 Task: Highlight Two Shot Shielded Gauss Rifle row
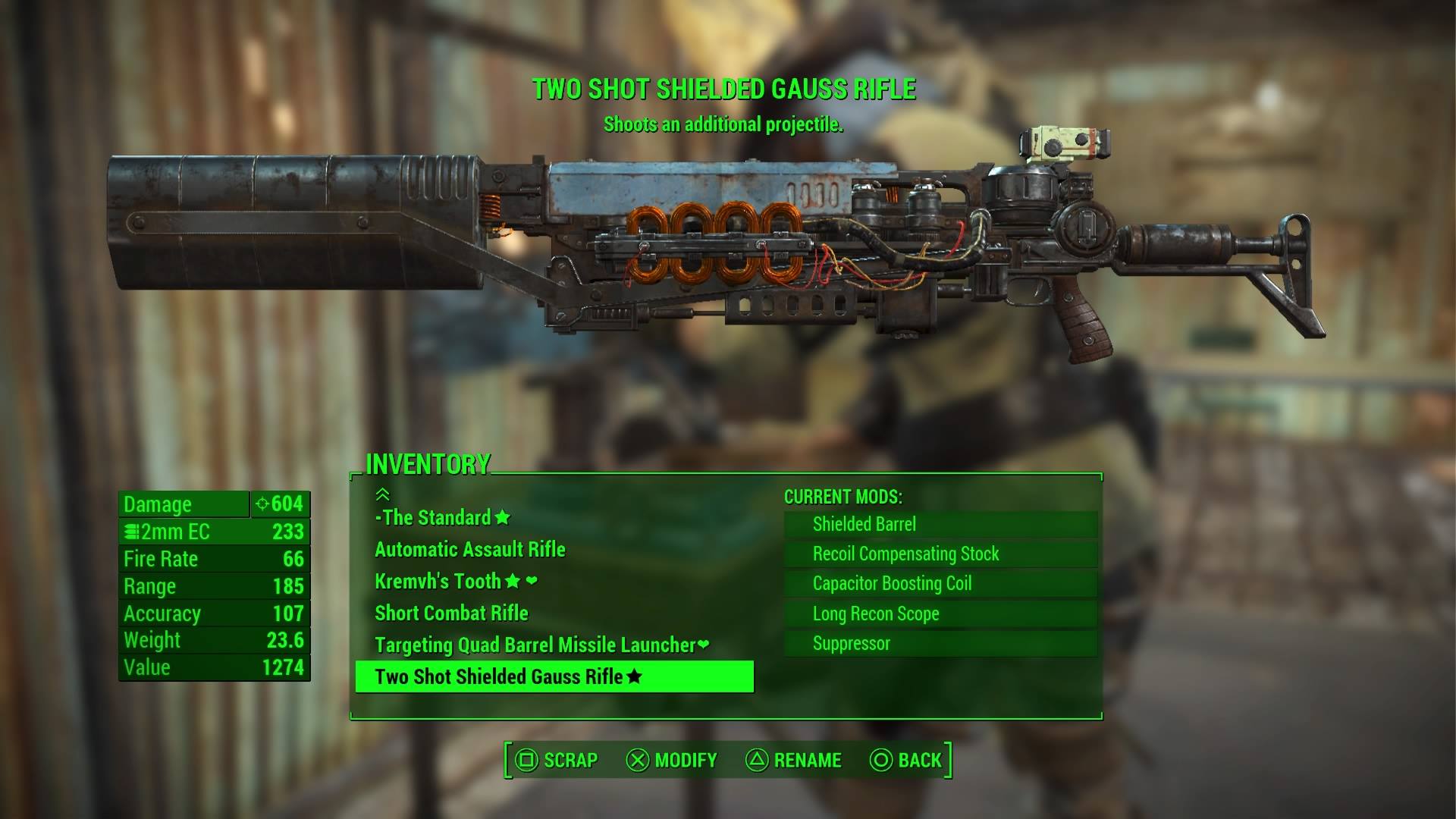click(554, 676)
